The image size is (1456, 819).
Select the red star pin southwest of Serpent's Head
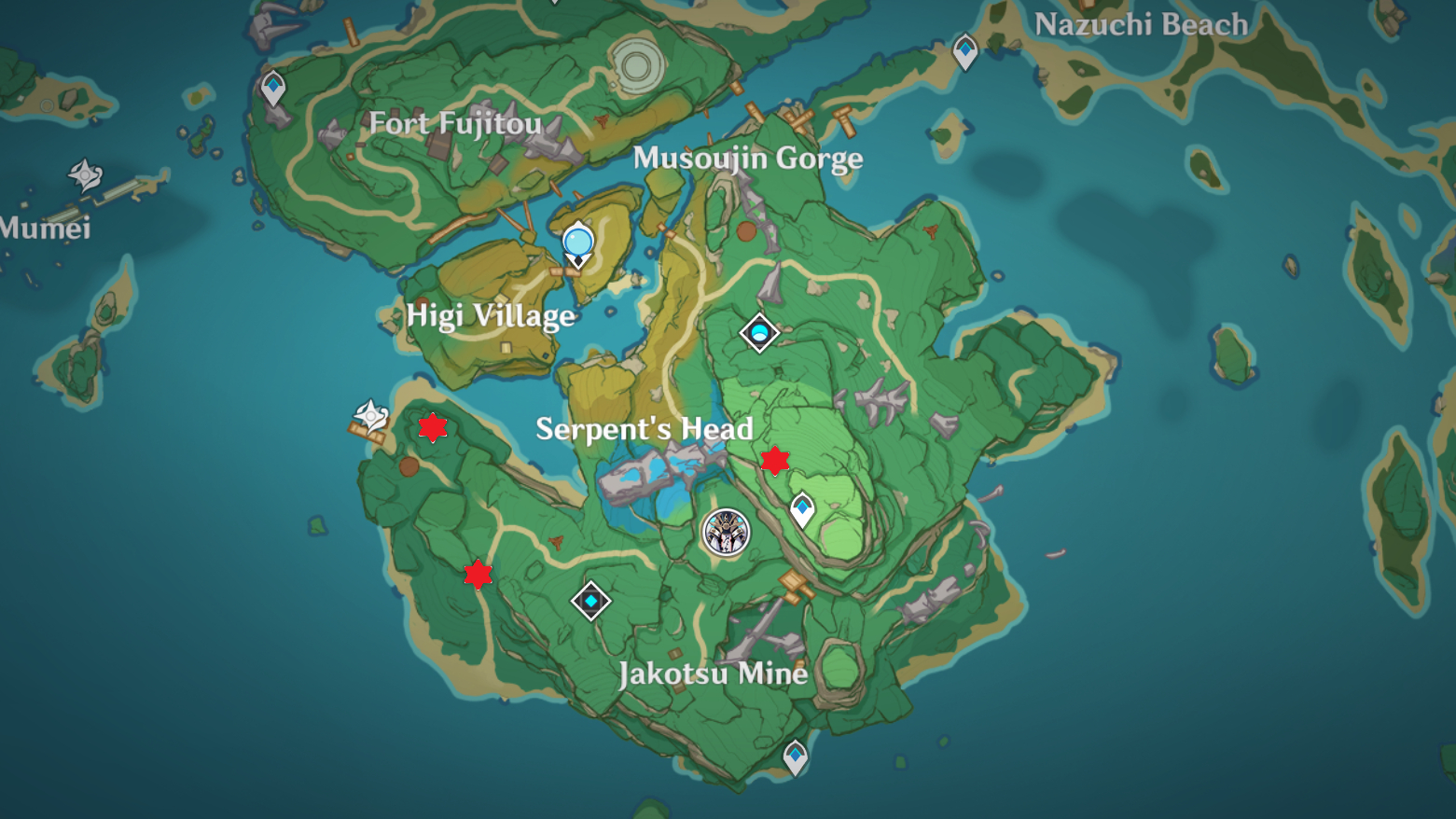[x=477, y=576]
